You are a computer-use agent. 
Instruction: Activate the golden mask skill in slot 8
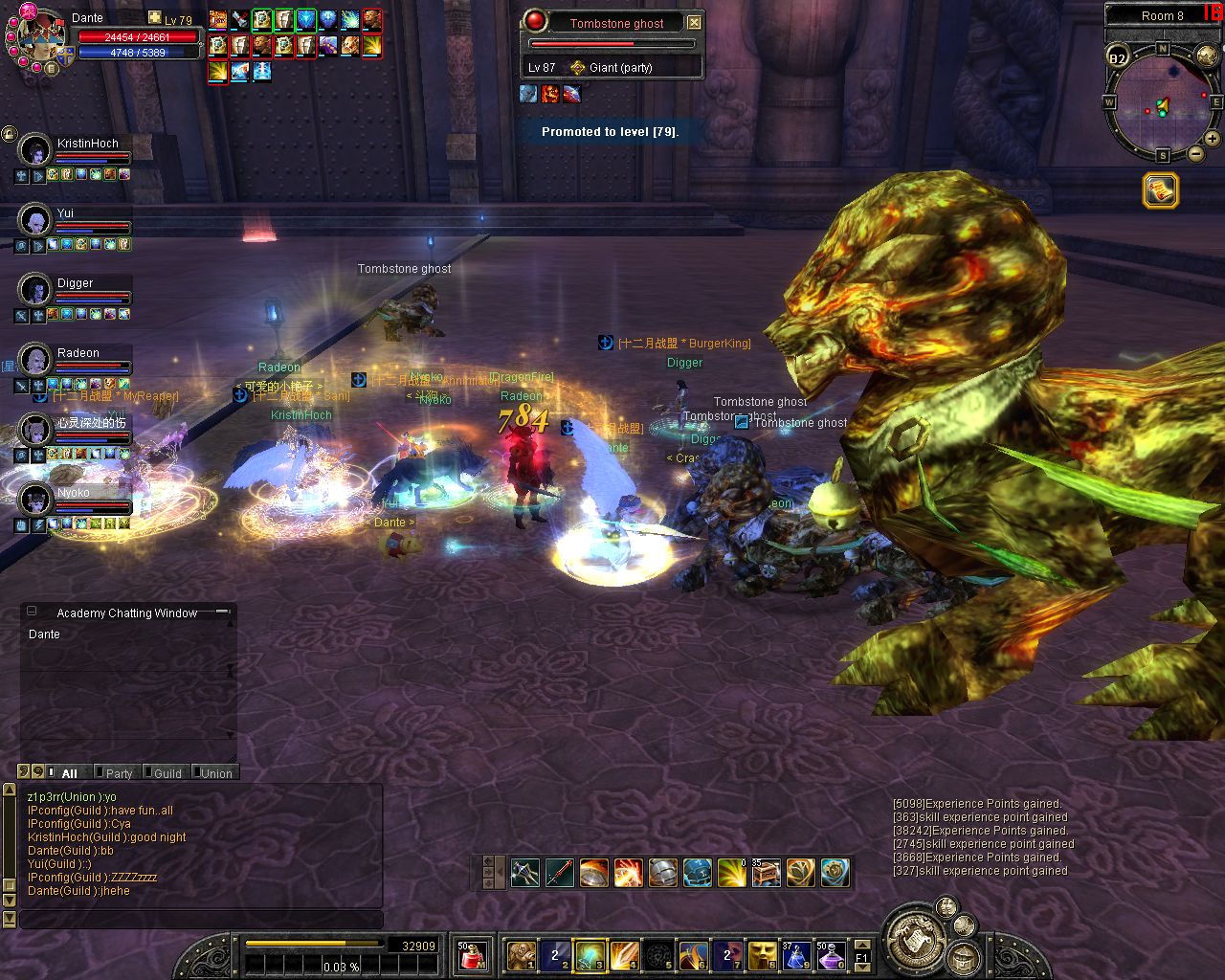pos(763,955)
